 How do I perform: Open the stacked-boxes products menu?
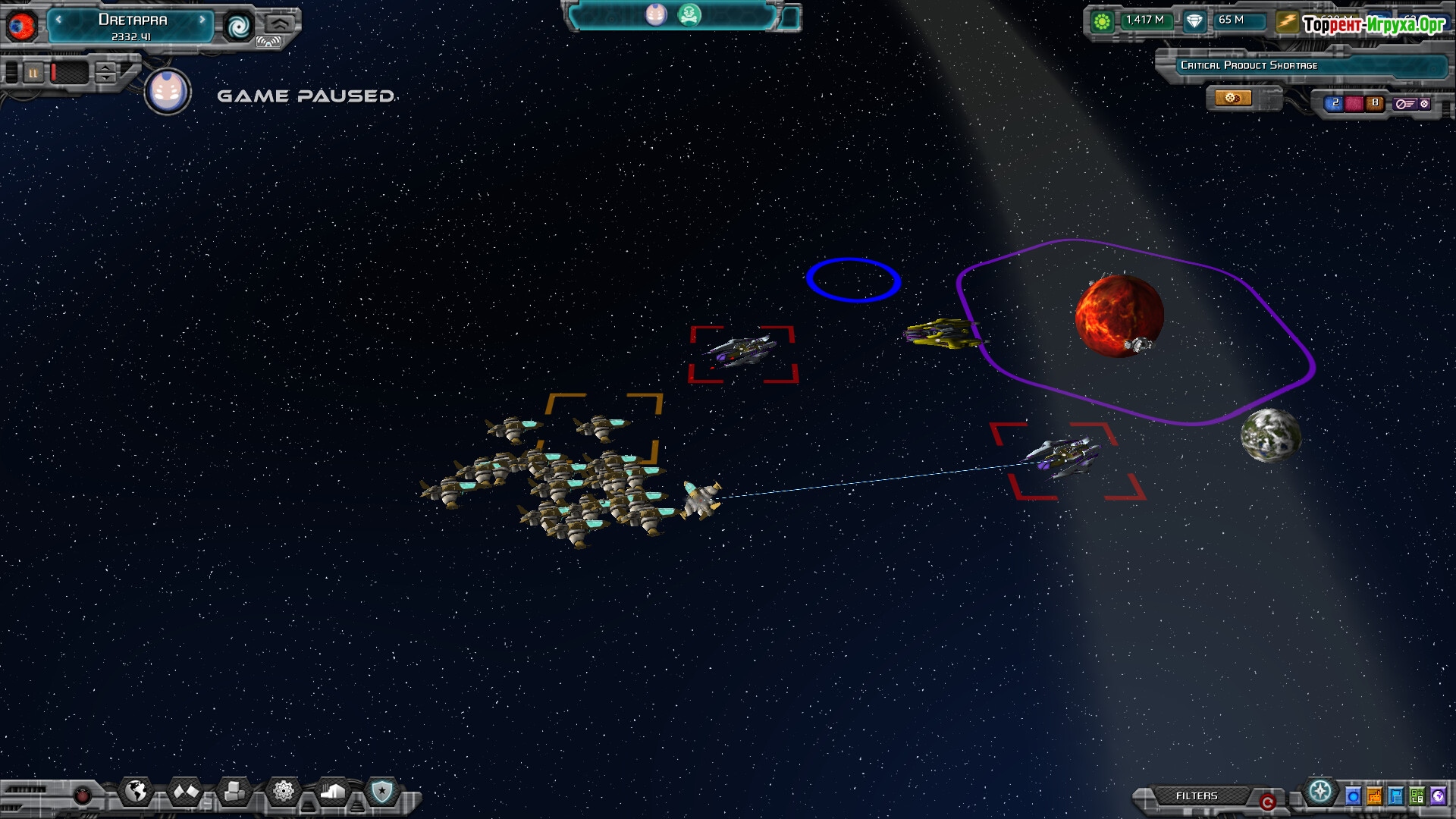pos(234,792)
